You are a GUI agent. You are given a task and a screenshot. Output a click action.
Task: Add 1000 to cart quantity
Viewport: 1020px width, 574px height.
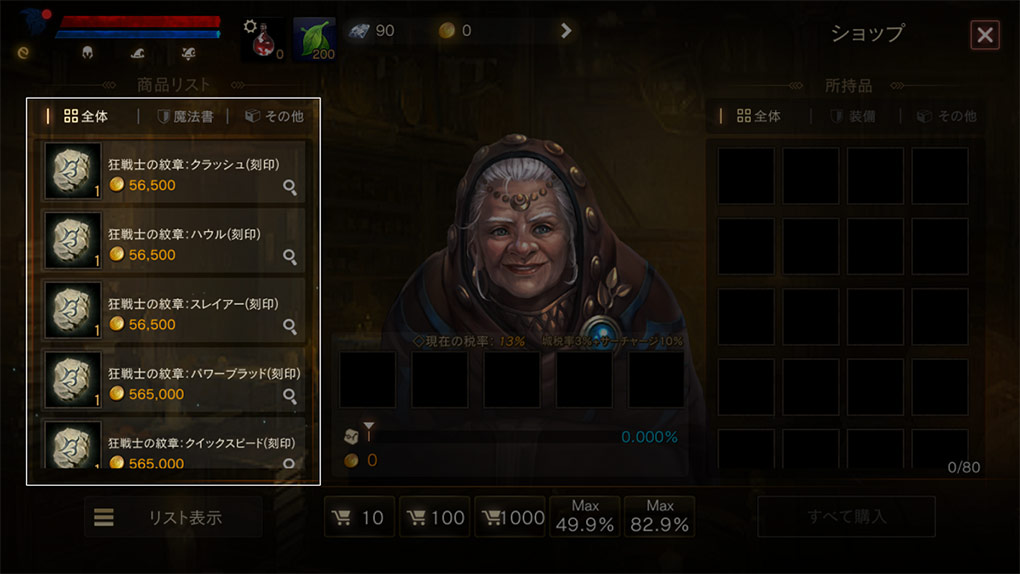point(510,517)
